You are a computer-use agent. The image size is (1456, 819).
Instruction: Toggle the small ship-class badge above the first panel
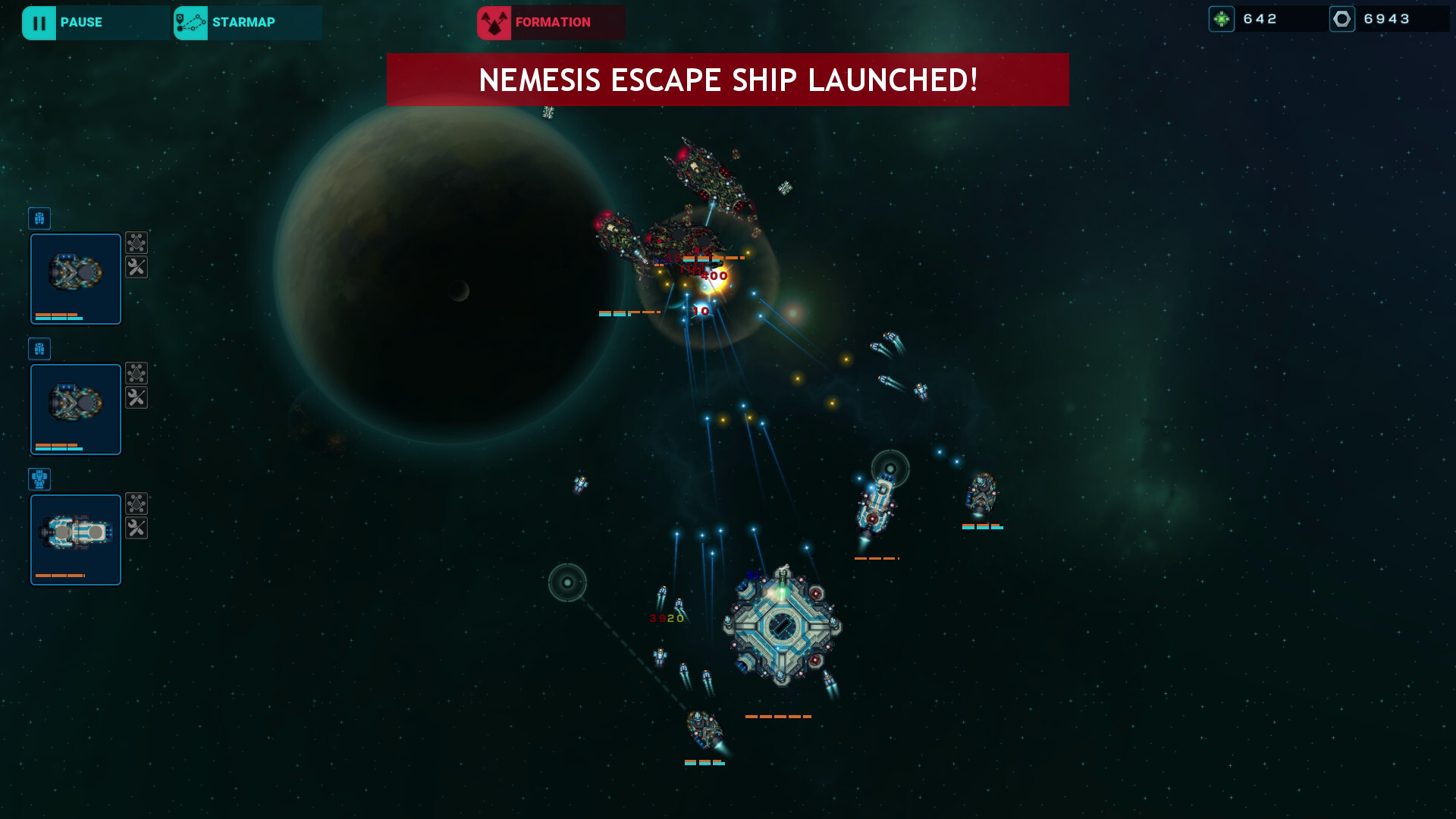click(39, 218)
